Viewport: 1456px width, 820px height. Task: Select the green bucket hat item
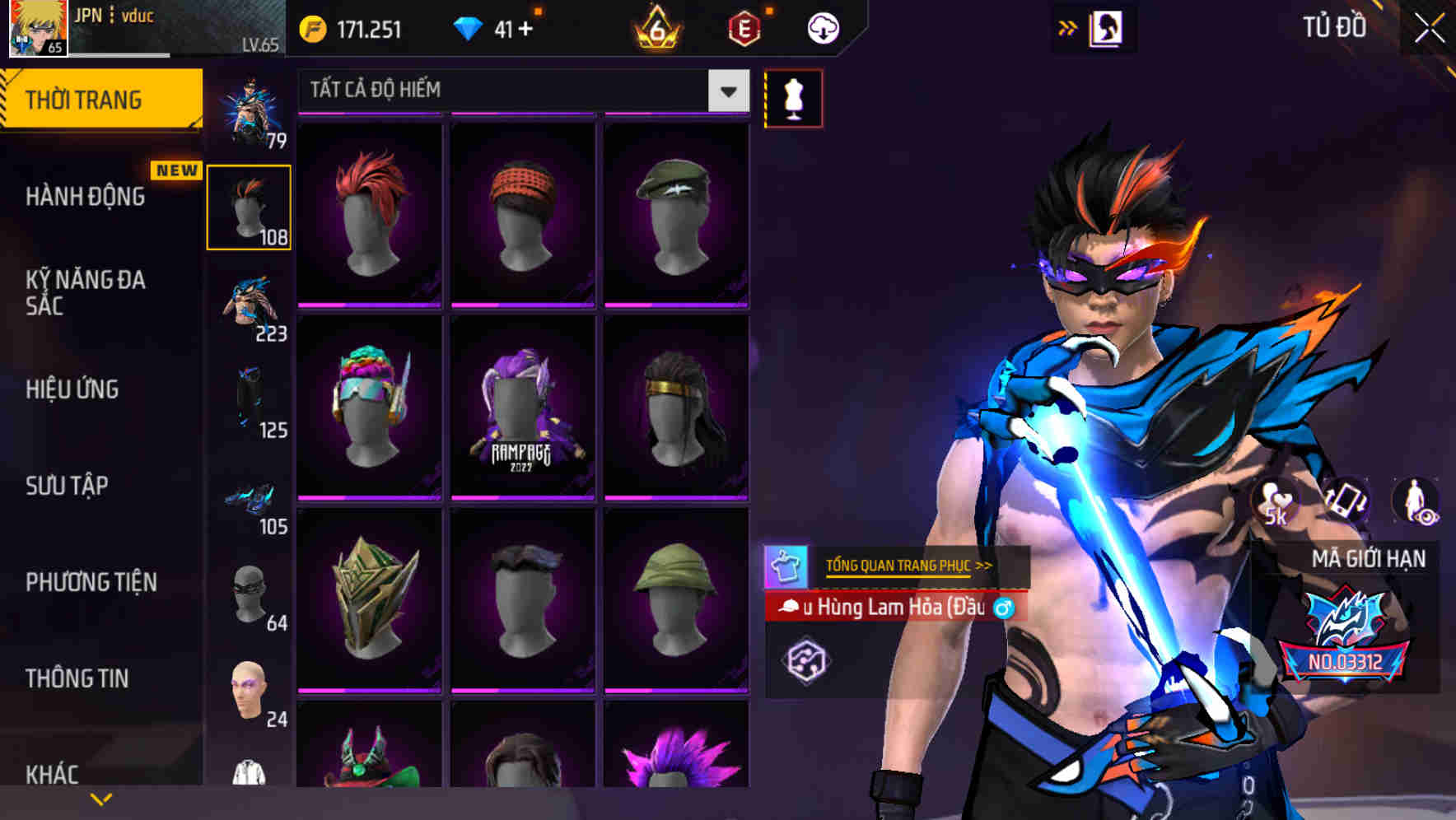click(x=676, y=599)
